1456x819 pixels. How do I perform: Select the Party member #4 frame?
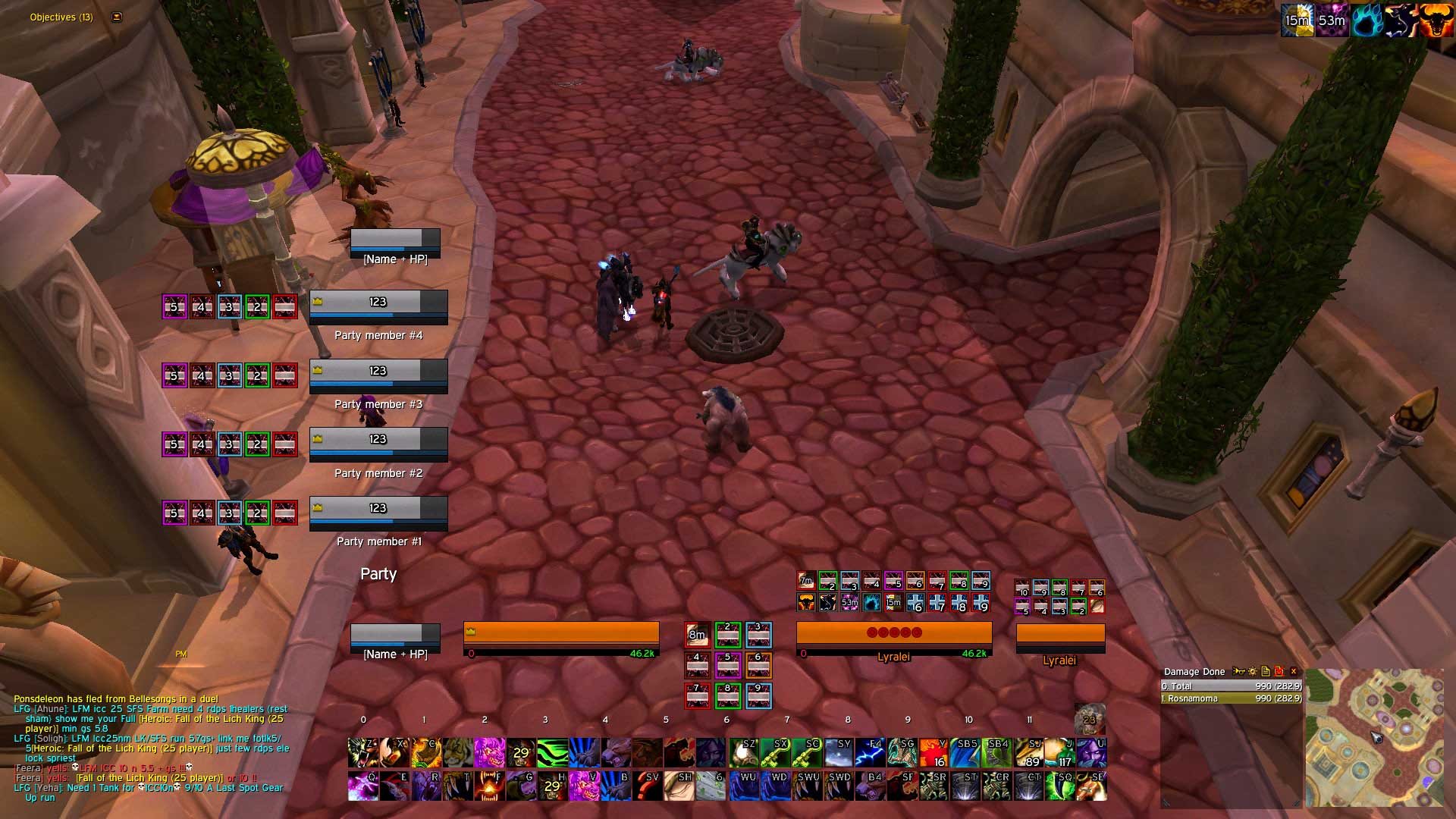pyautogui.click(x=378, y=307)
